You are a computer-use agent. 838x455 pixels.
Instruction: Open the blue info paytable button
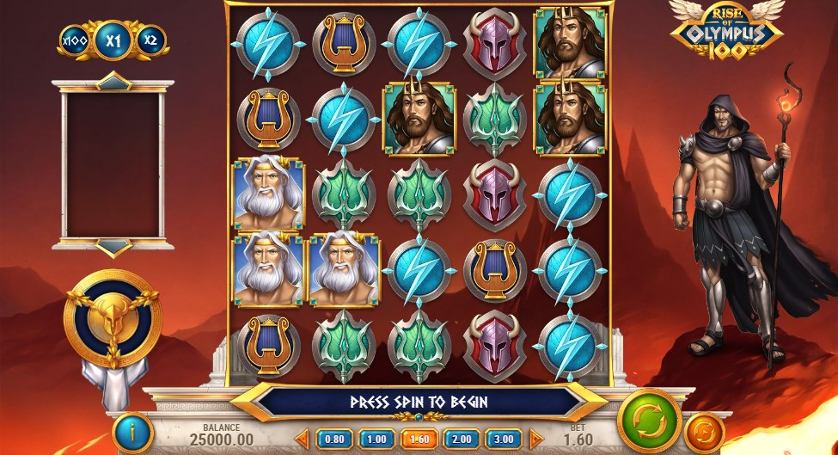pos(133,433)
